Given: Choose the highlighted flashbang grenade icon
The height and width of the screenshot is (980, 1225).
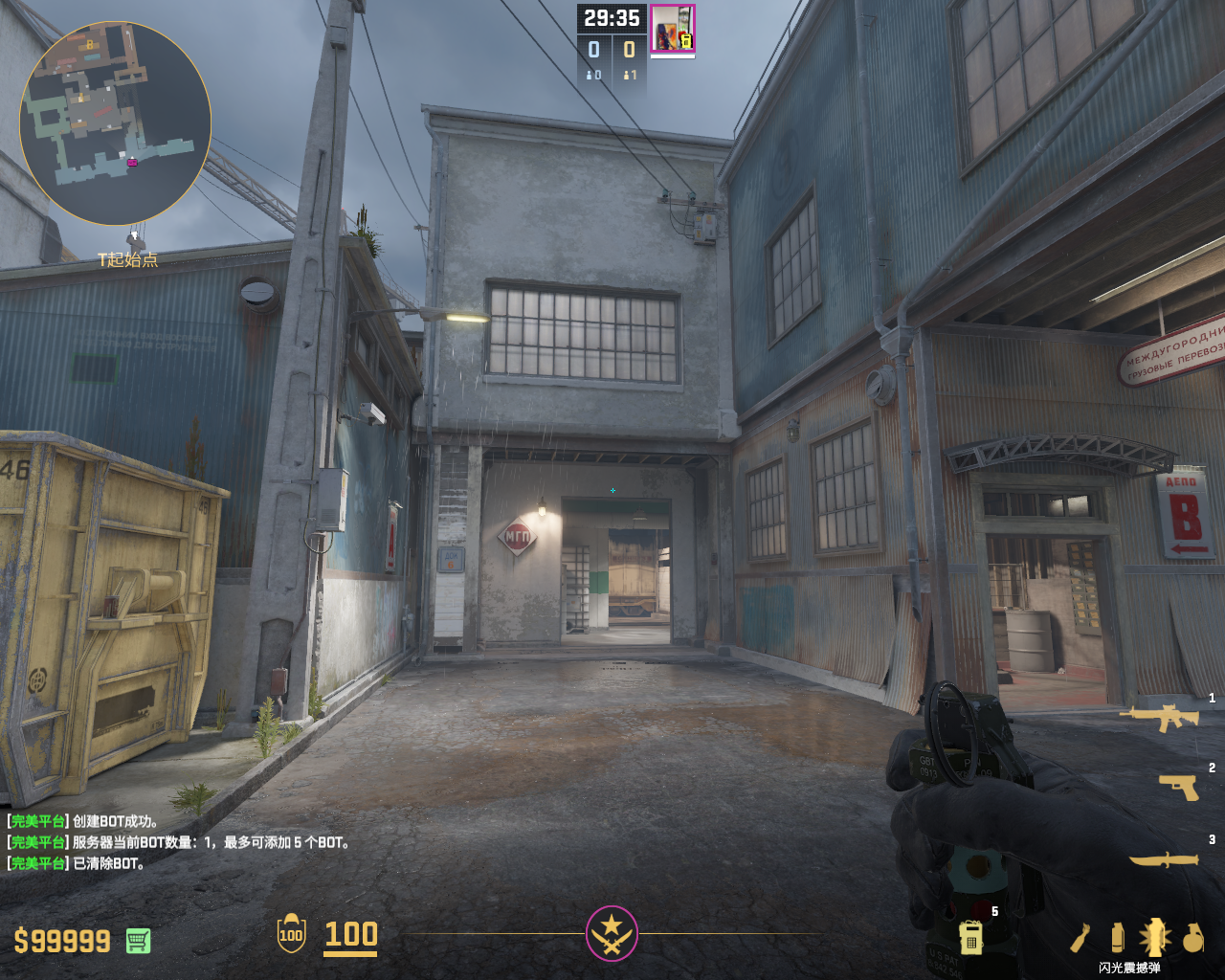Looking at the screenshot, I should click(1154, 938).
